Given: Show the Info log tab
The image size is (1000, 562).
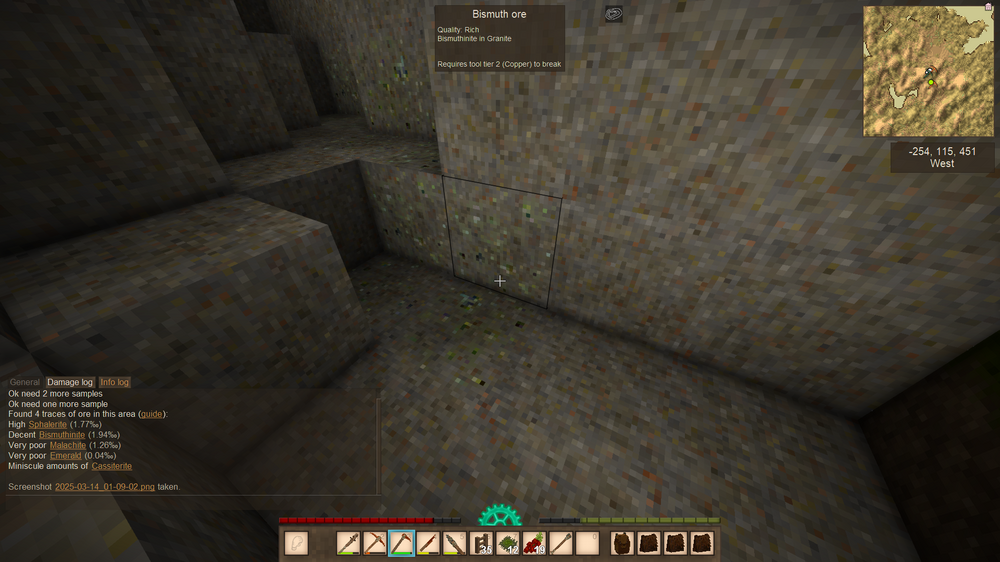Looking at the screenshot, I should click(x=114, y=382).
